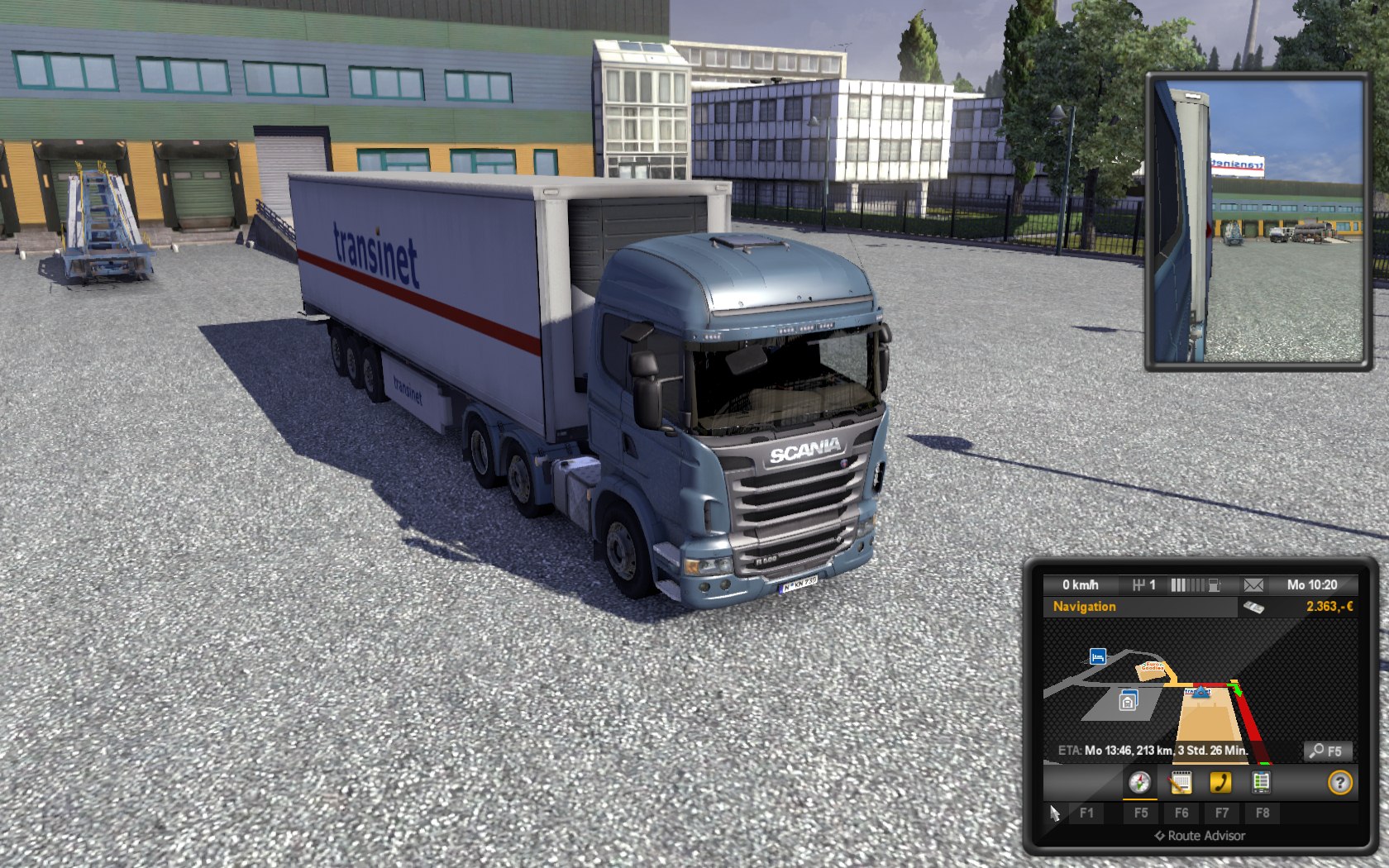Select the rest stop bed marker on map

1097,656
